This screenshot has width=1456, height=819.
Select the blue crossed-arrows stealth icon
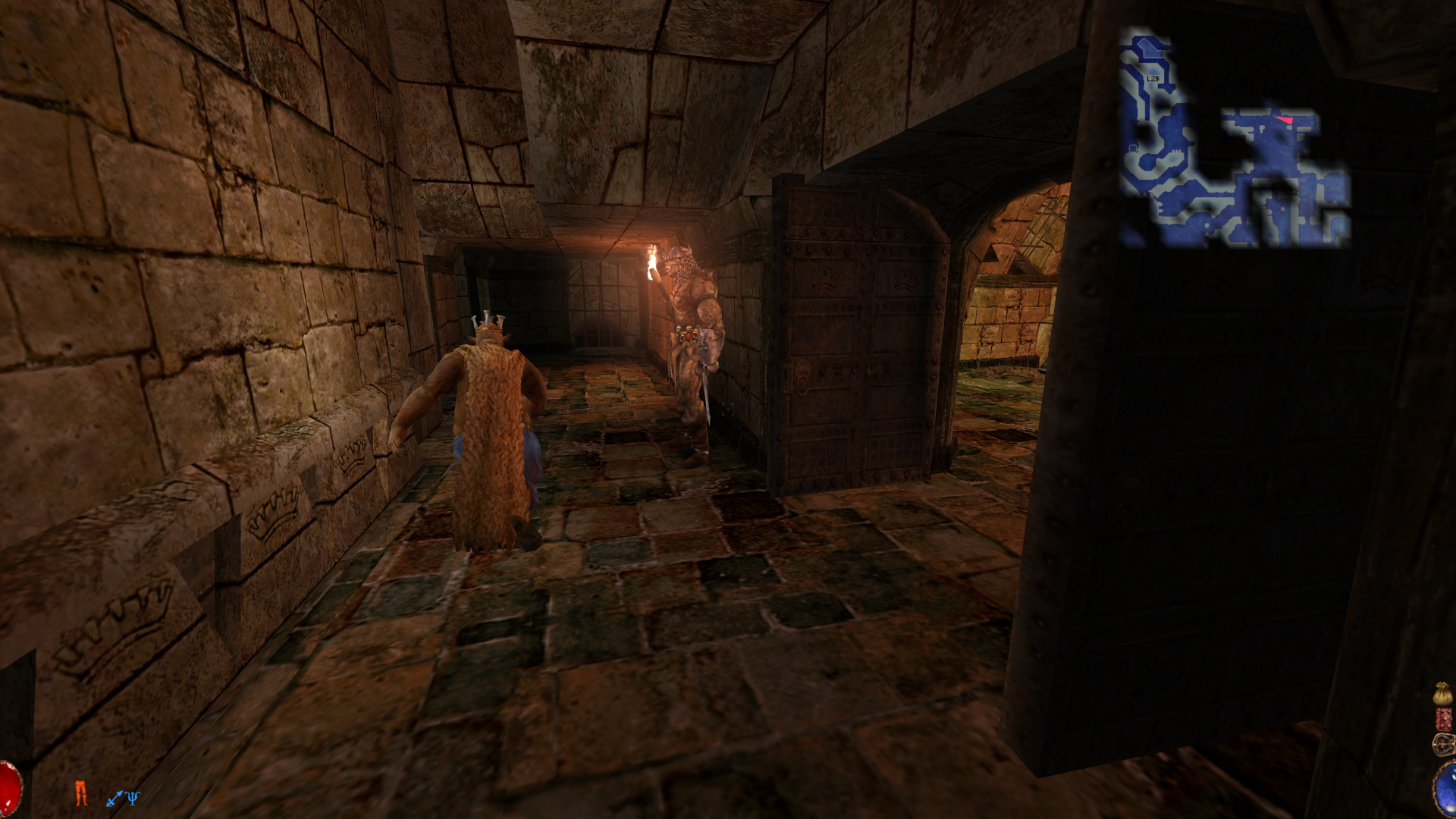[x=114, y=800]
